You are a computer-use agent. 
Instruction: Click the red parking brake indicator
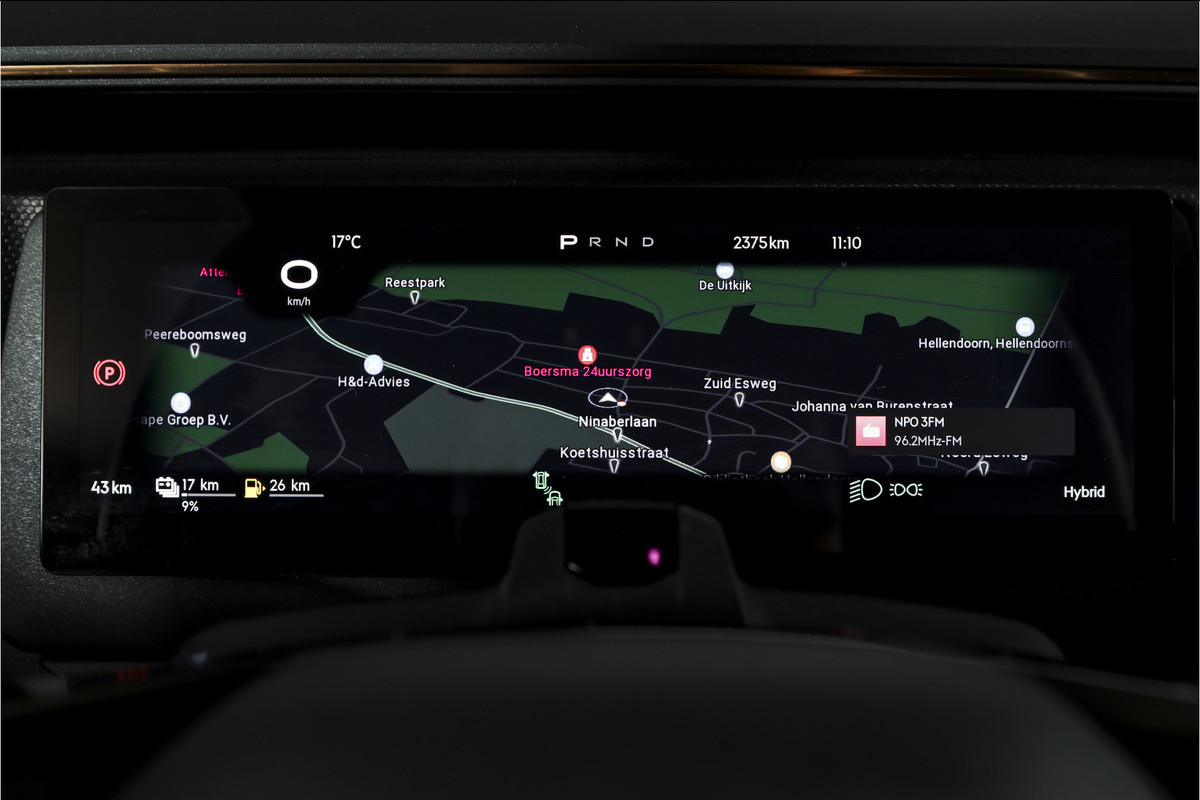pyautogui.click(x=109, y=374)
